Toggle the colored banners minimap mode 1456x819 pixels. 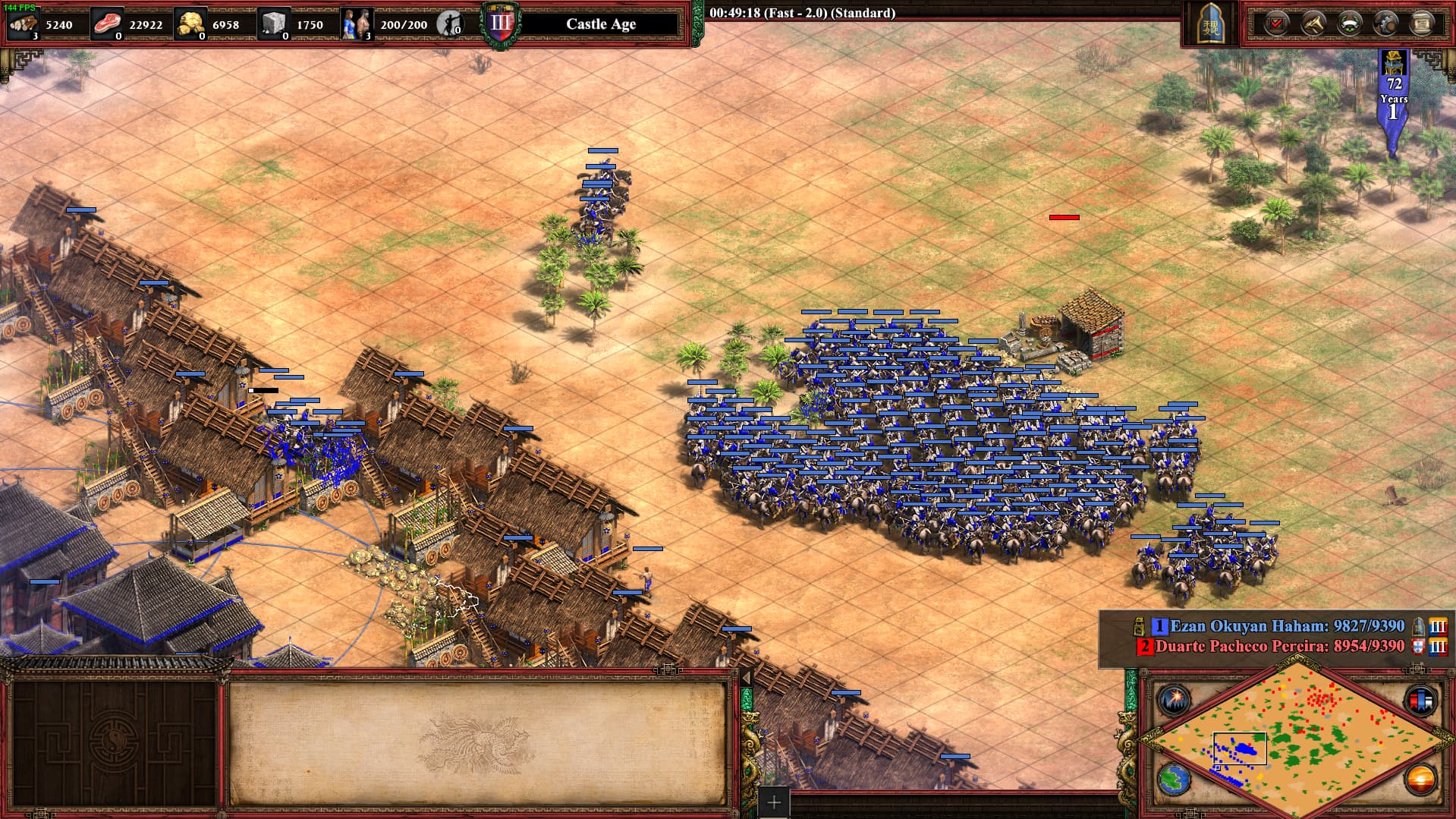[x=1420, y=700]
